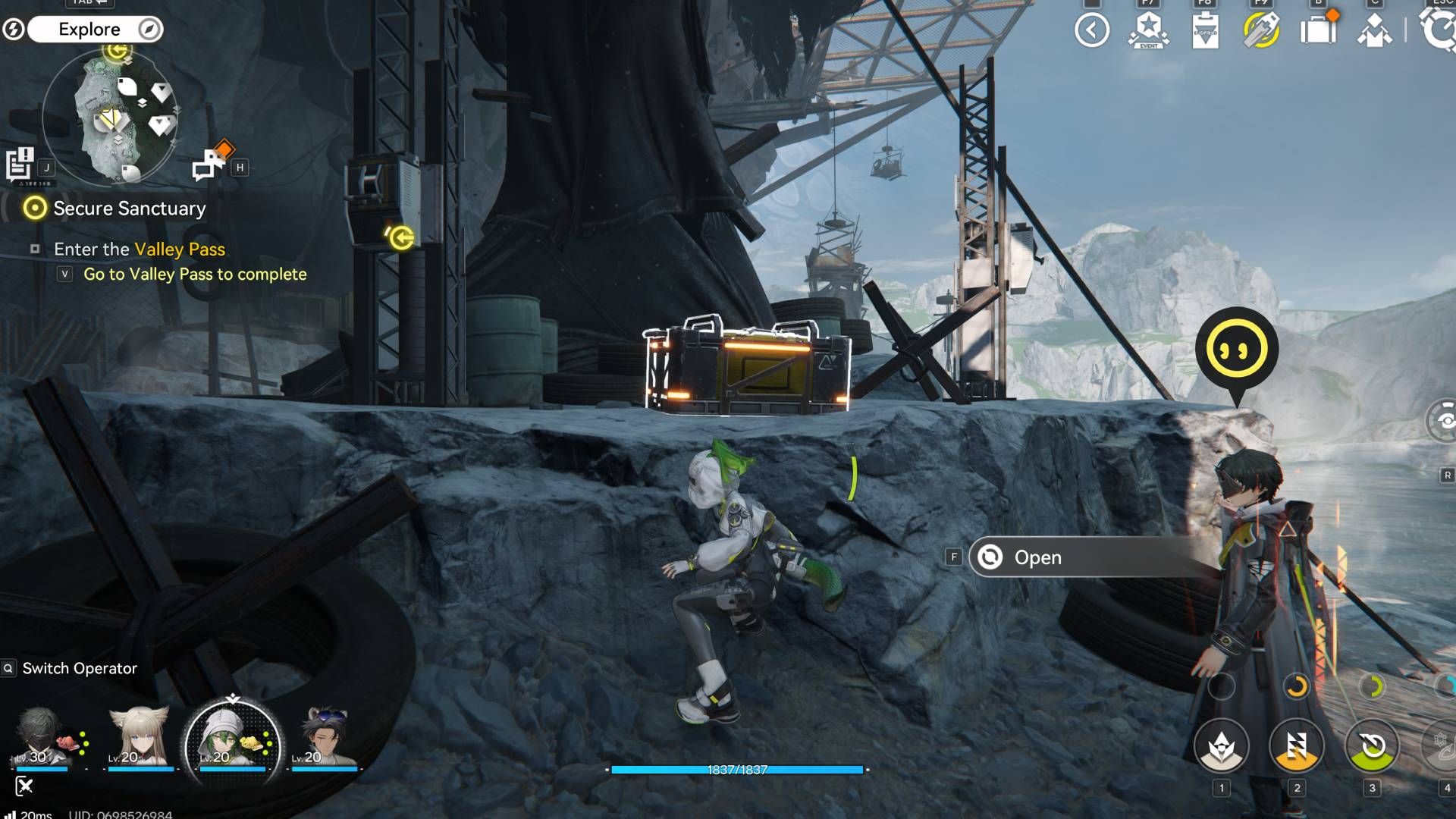This screenshot has width=1456, height=819.
Task: Open the Event star badge icon
Action: coord(1148,30)
